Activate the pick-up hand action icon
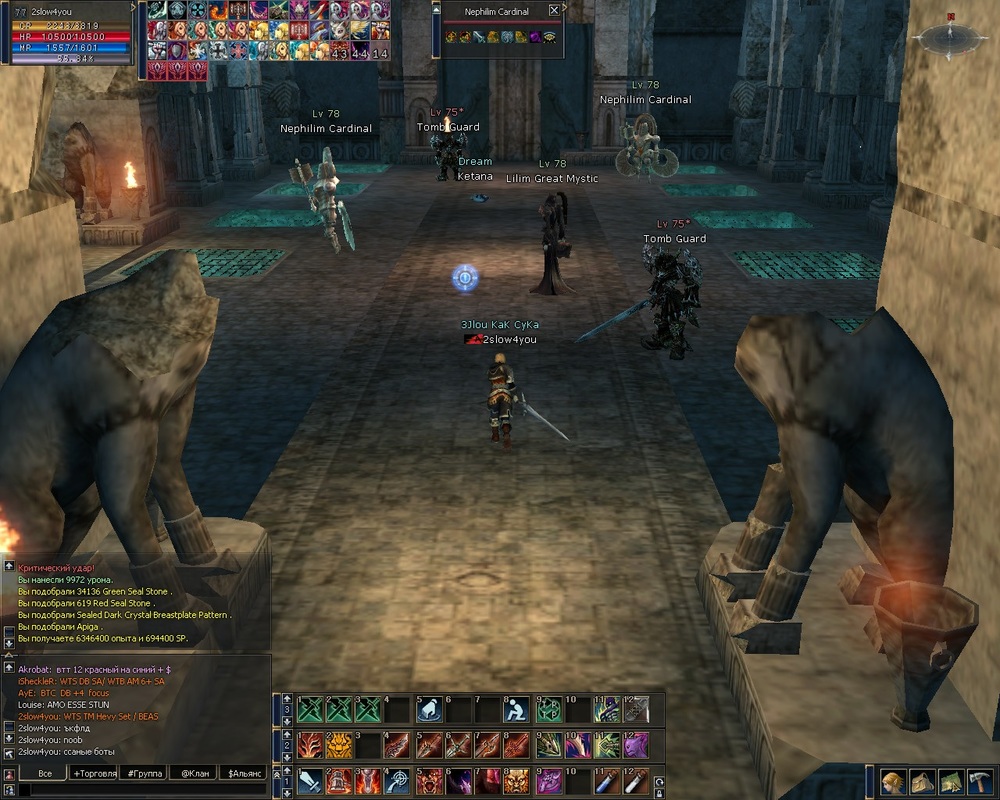The width and height of the screenshot is (1000, 800). 429,709
